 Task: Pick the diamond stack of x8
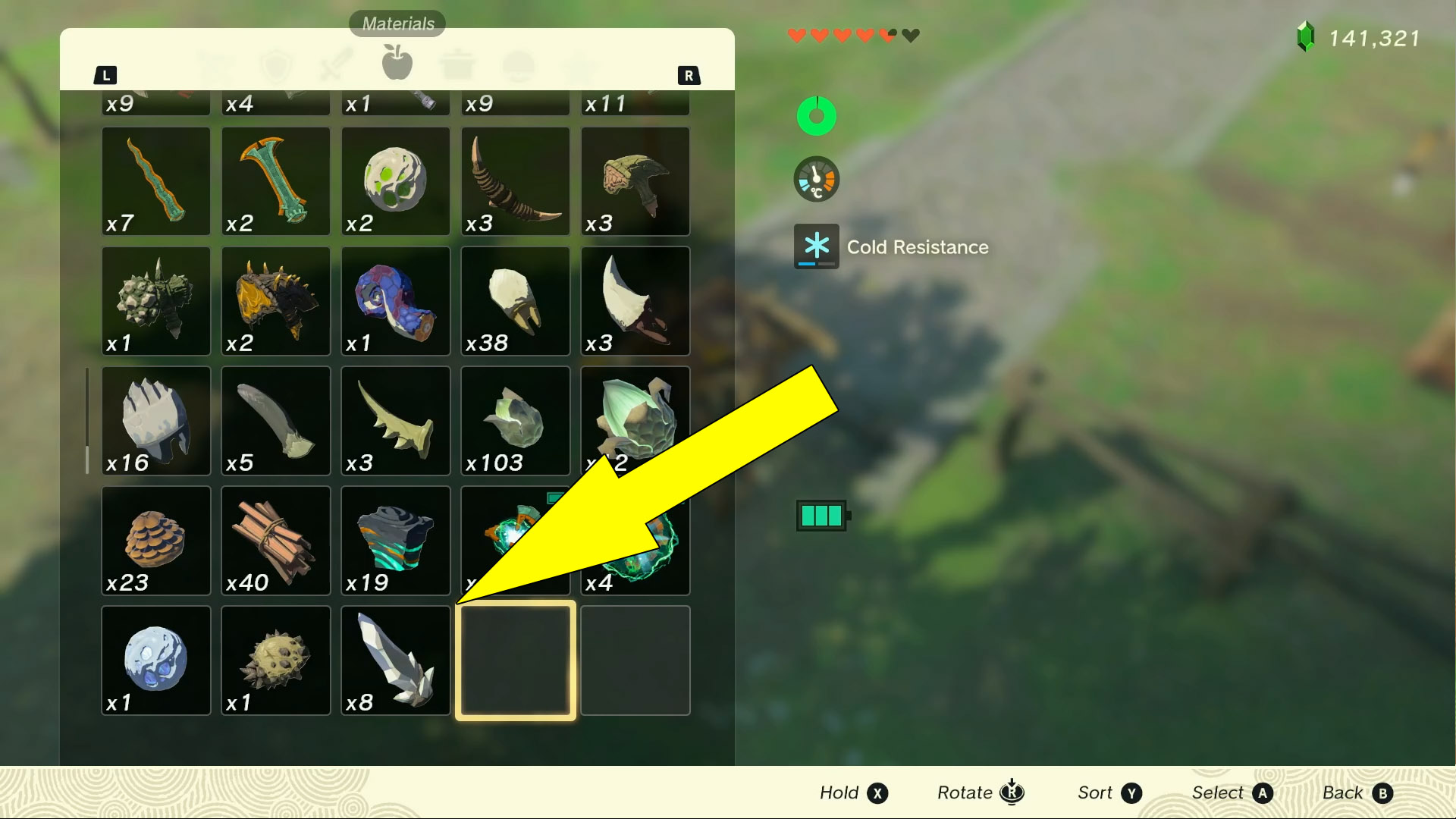395,660
